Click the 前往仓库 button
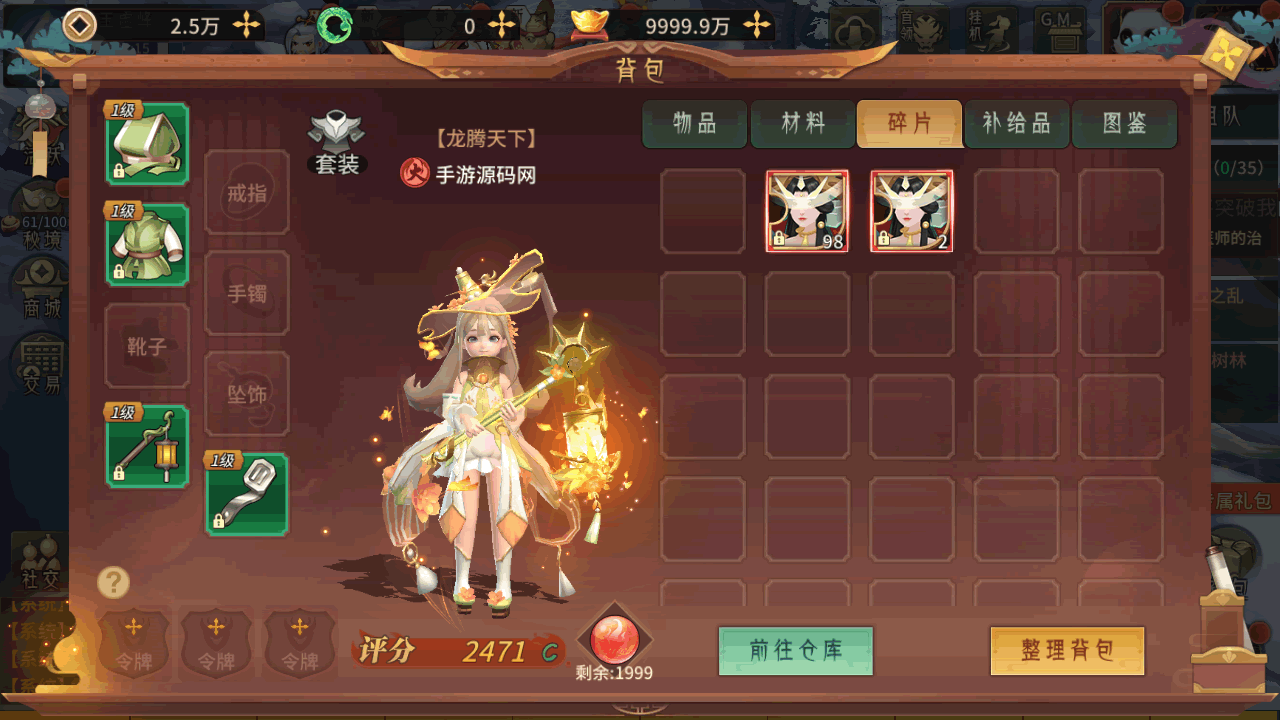The width and height of the screenshot is (1280, 720). (796, 651)
